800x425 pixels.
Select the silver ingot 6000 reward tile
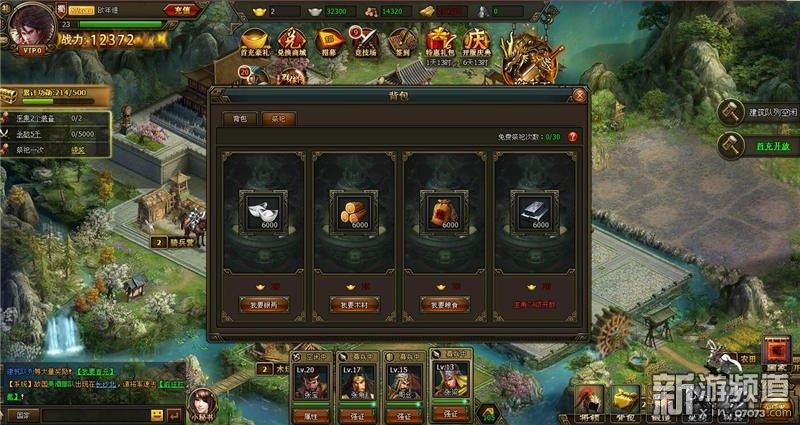[265, 210]
